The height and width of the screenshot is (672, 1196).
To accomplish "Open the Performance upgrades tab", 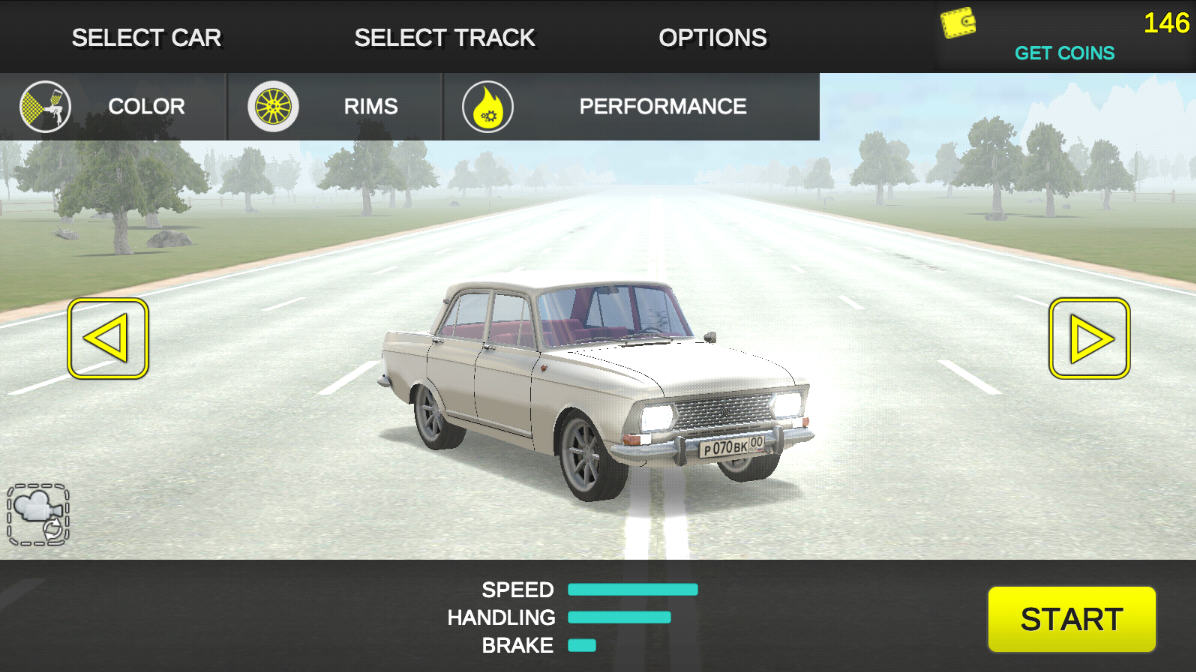I will click(630, 106).
